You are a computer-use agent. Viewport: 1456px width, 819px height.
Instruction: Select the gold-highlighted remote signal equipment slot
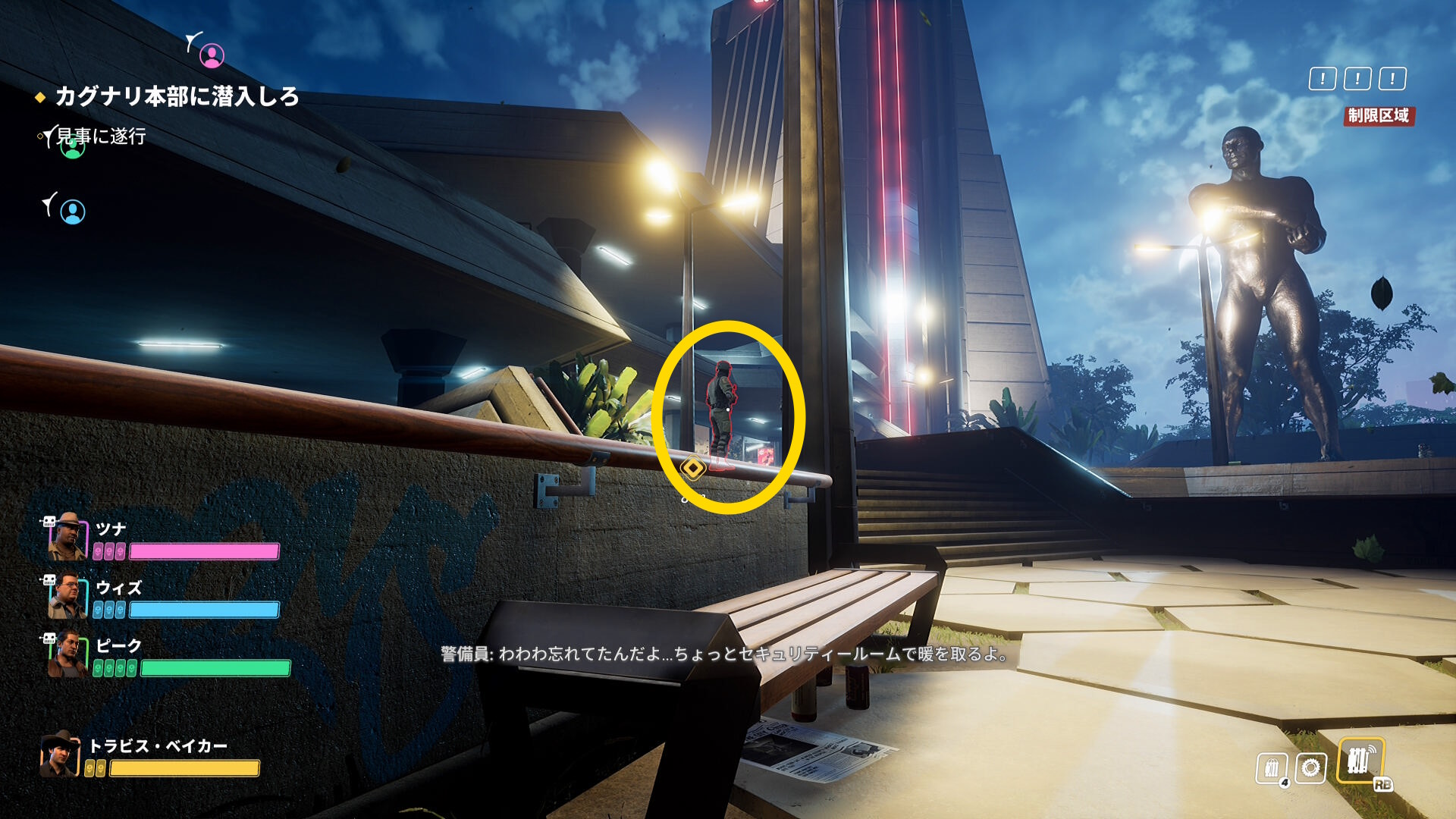1360,761
